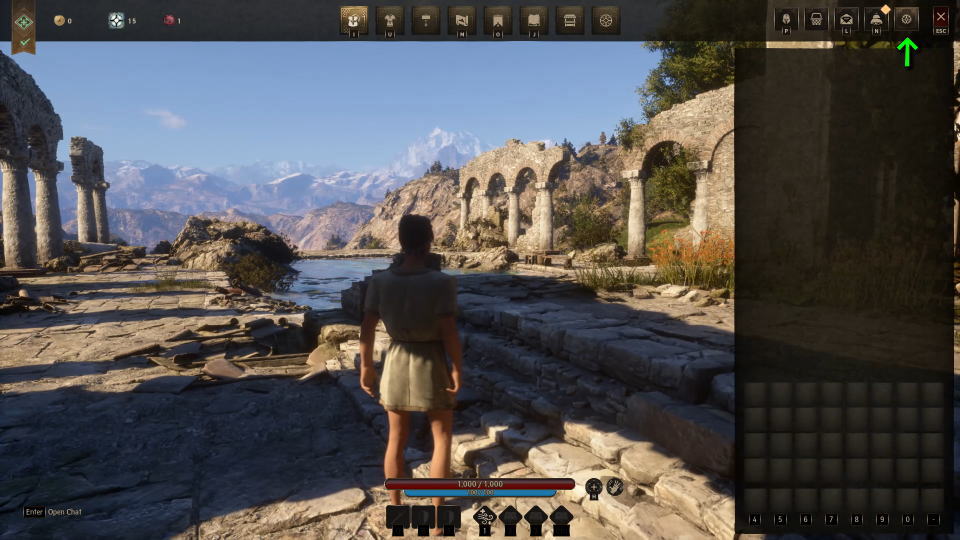The height and width of the screenshot is (540, 960).
Task: Open the inventory menu icon
Action: click(354, 19)
